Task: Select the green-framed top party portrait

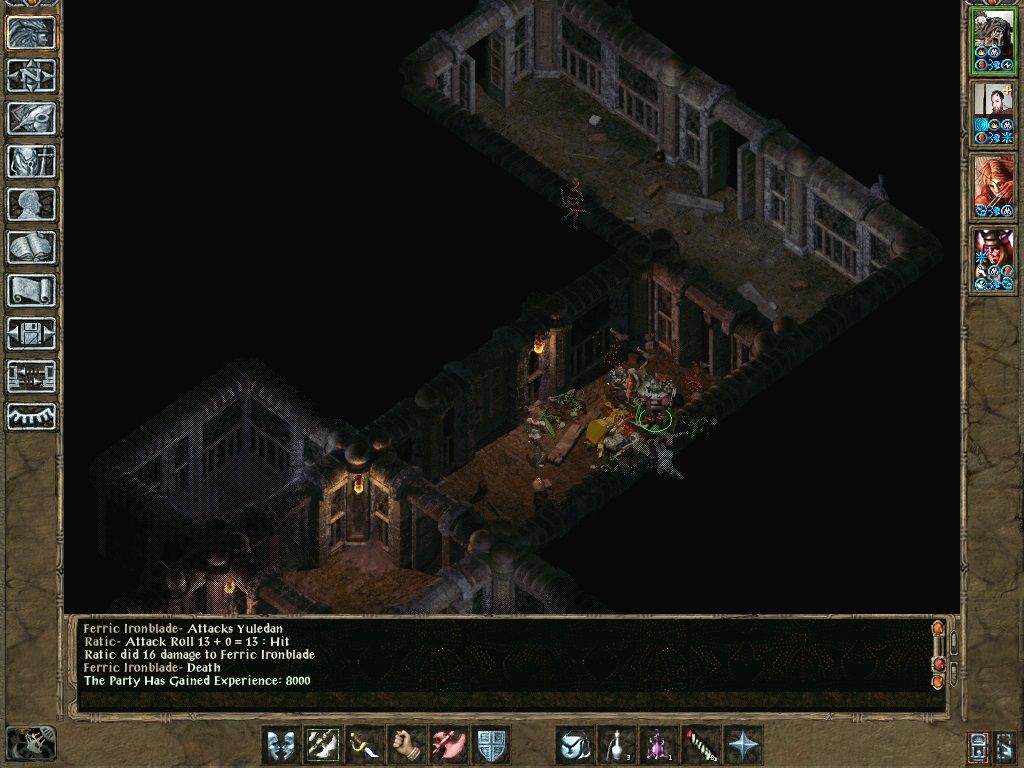Action: tap(994, 40)
